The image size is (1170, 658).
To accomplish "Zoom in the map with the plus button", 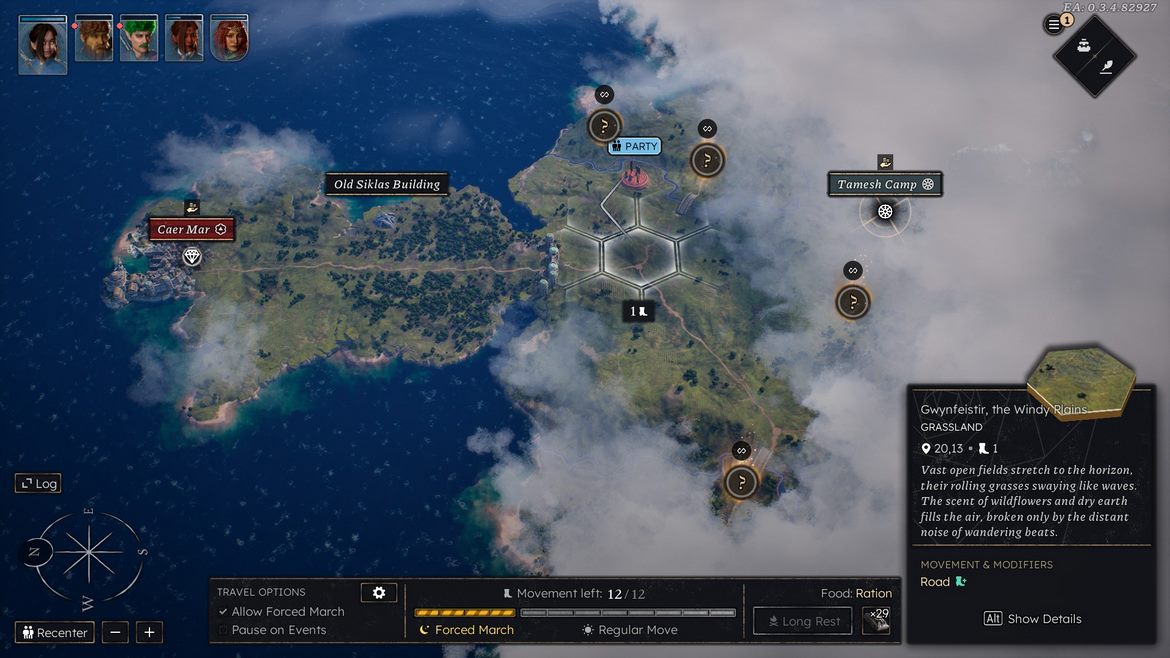I will pos(149,632).
